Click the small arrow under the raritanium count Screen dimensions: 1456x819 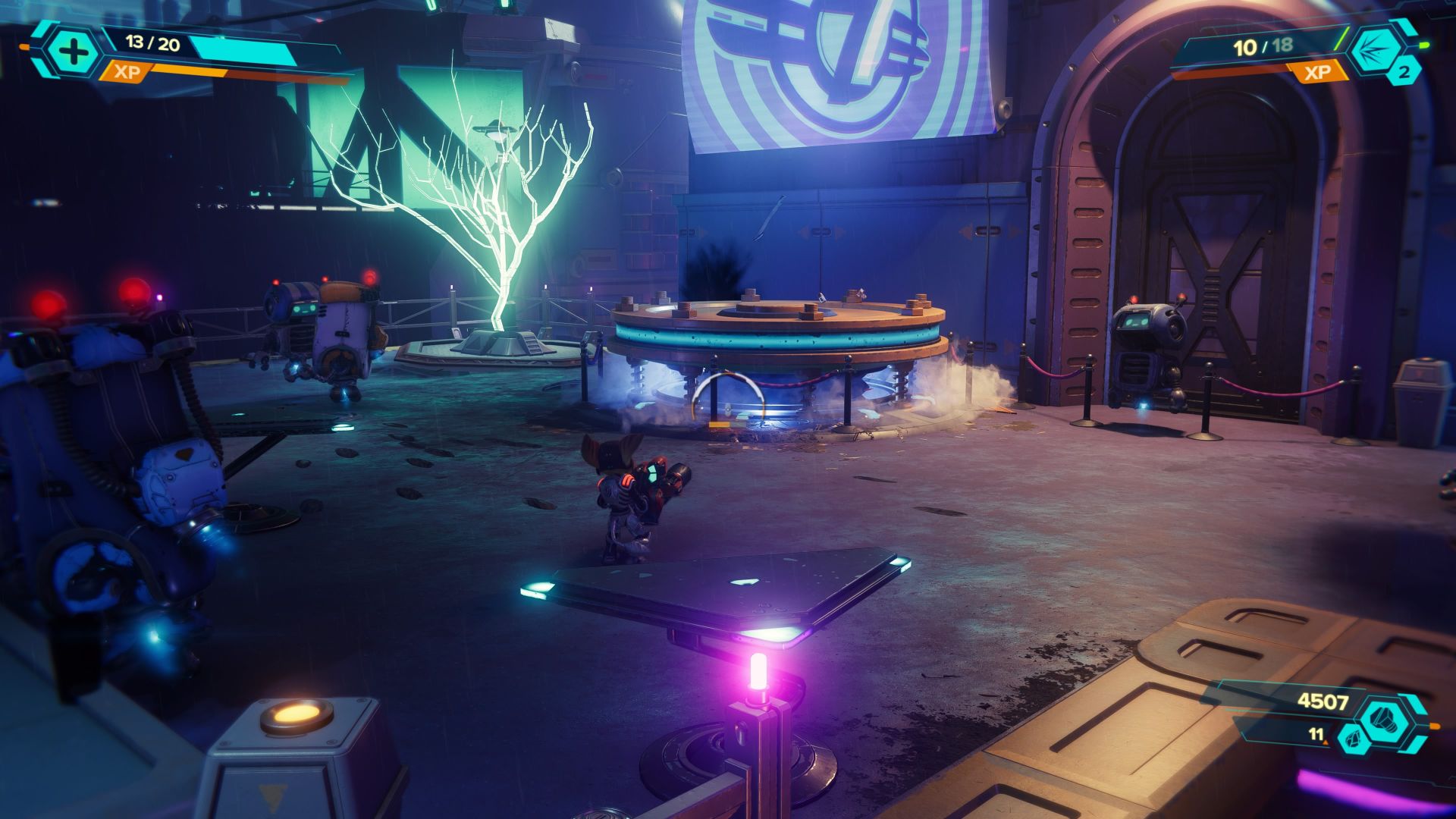tap(1326, 742)
